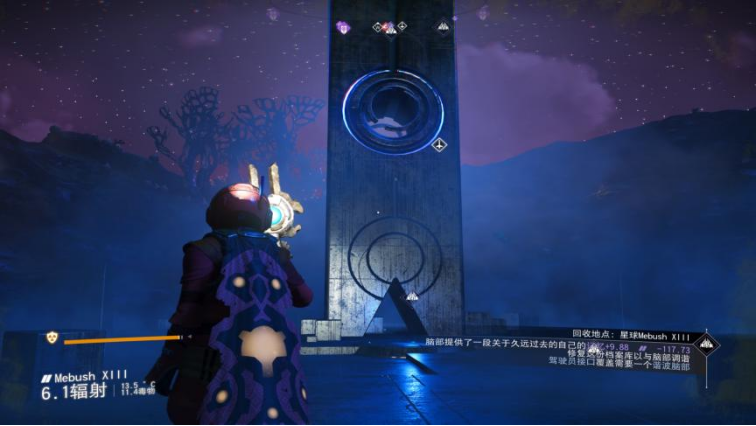
Task: Open the mission tracker diamond icon
Action: pyautogui.click(x=706, y=345)
